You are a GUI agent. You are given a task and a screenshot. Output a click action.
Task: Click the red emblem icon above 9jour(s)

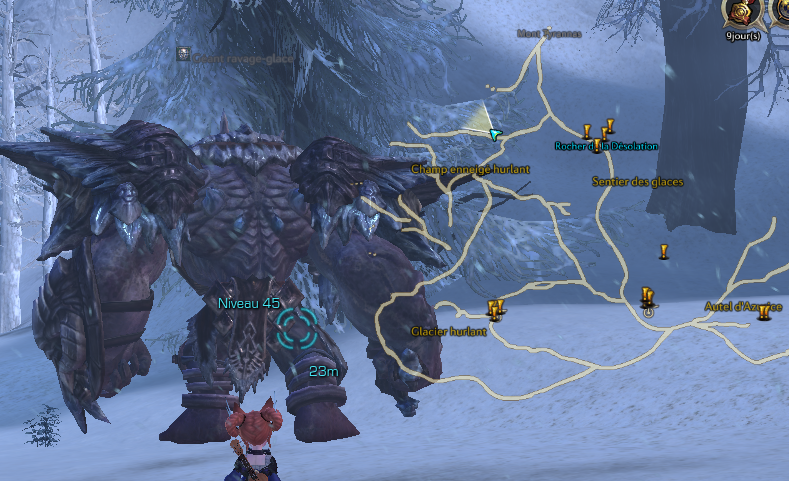coord(741,14)
